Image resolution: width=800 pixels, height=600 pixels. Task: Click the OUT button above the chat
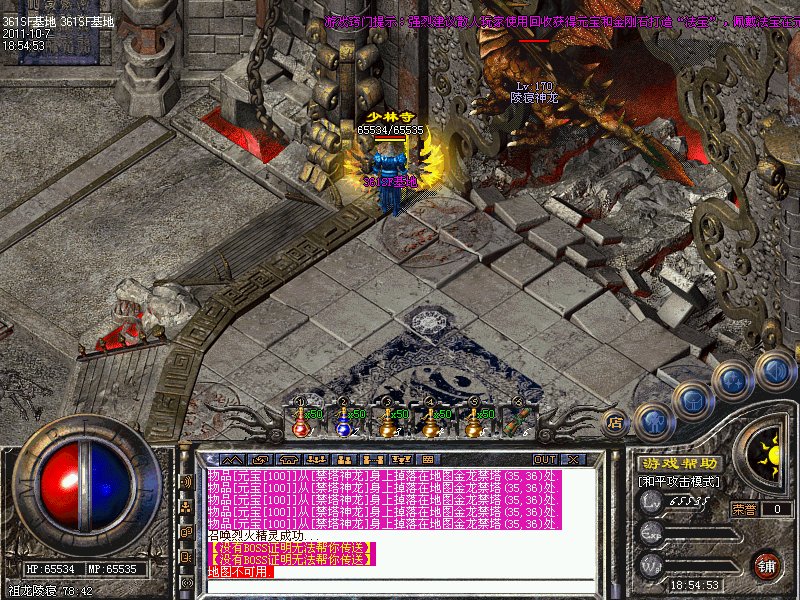point(546,459)
